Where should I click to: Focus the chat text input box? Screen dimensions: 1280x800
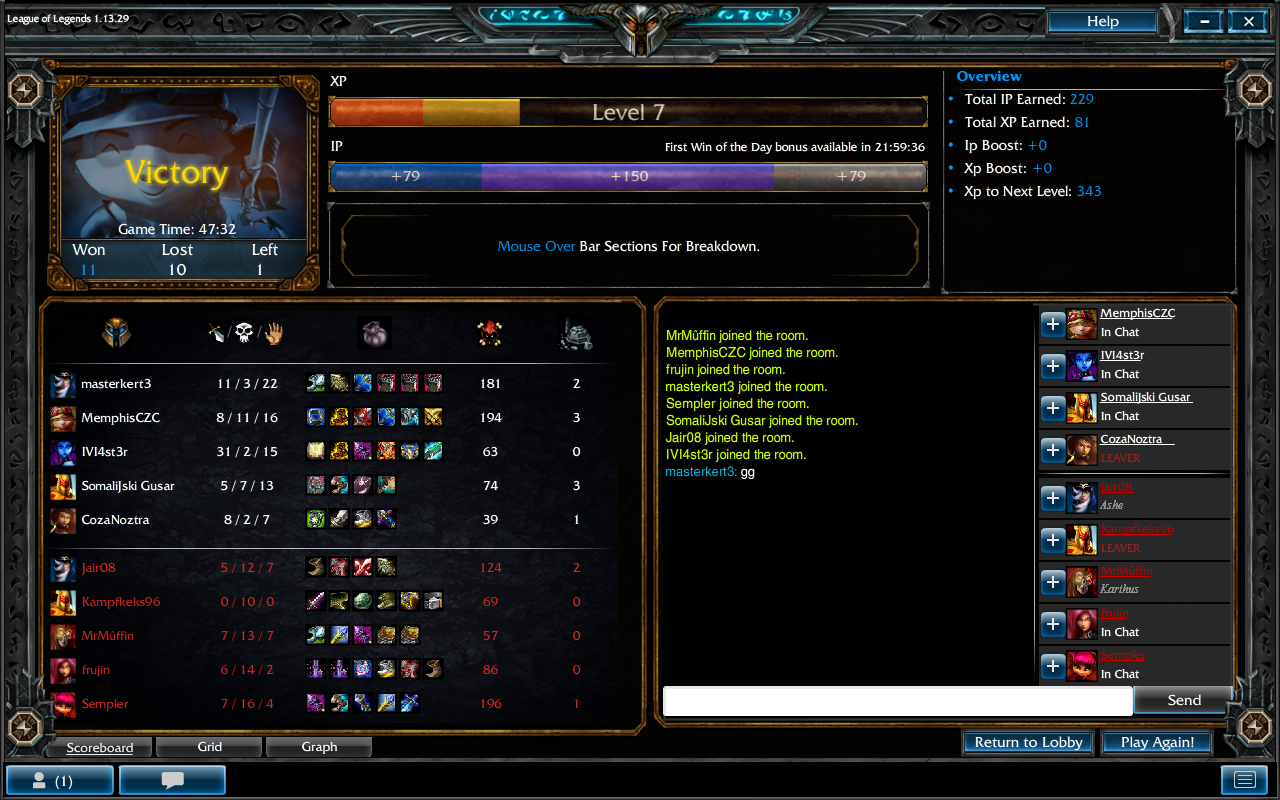coord(897,701)
